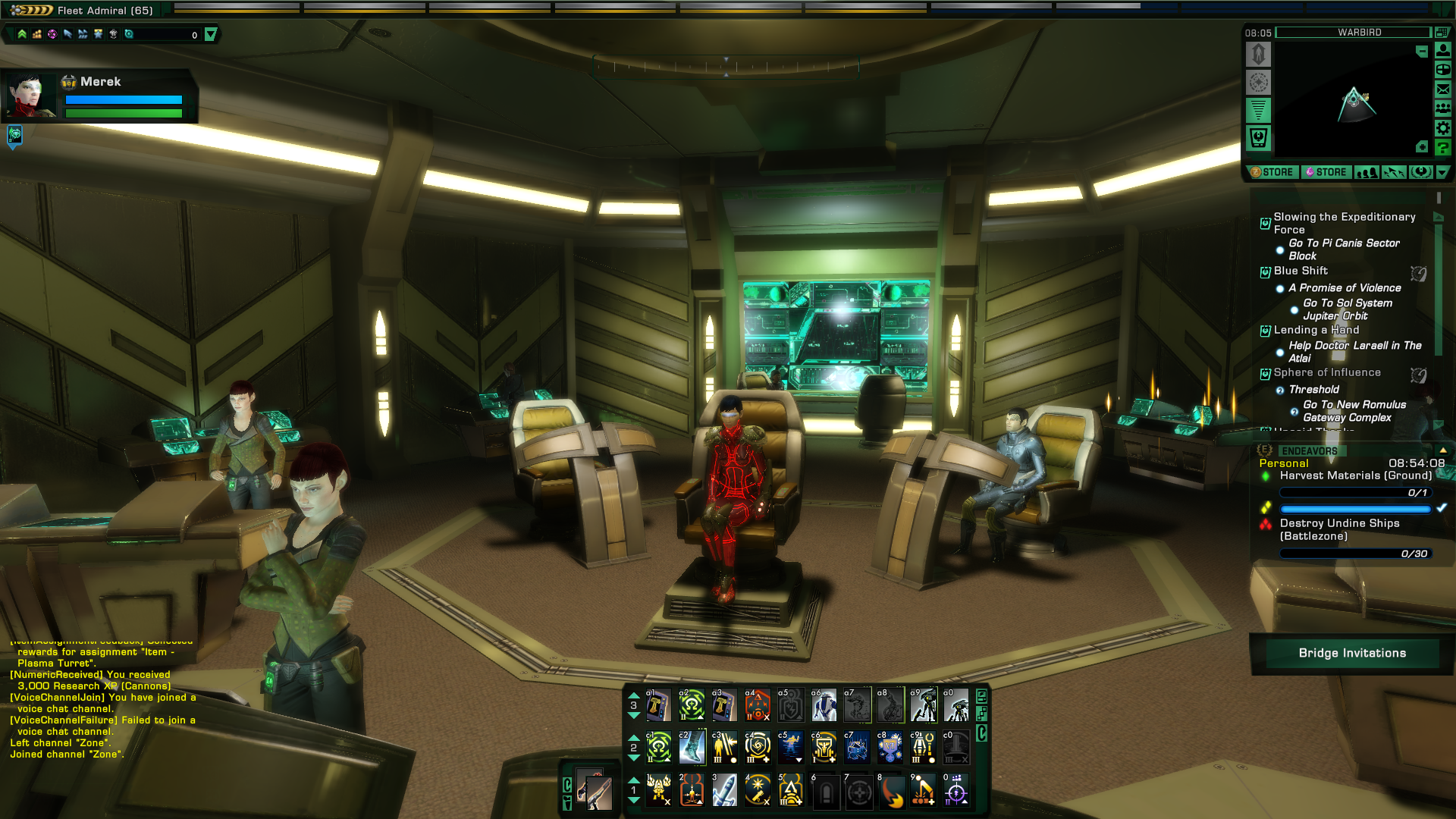The width and height of the screenshot is (1456, 819).
Task: Open the Slowing the Expeditionary Force mission
Action: [x=1344, y=223]
